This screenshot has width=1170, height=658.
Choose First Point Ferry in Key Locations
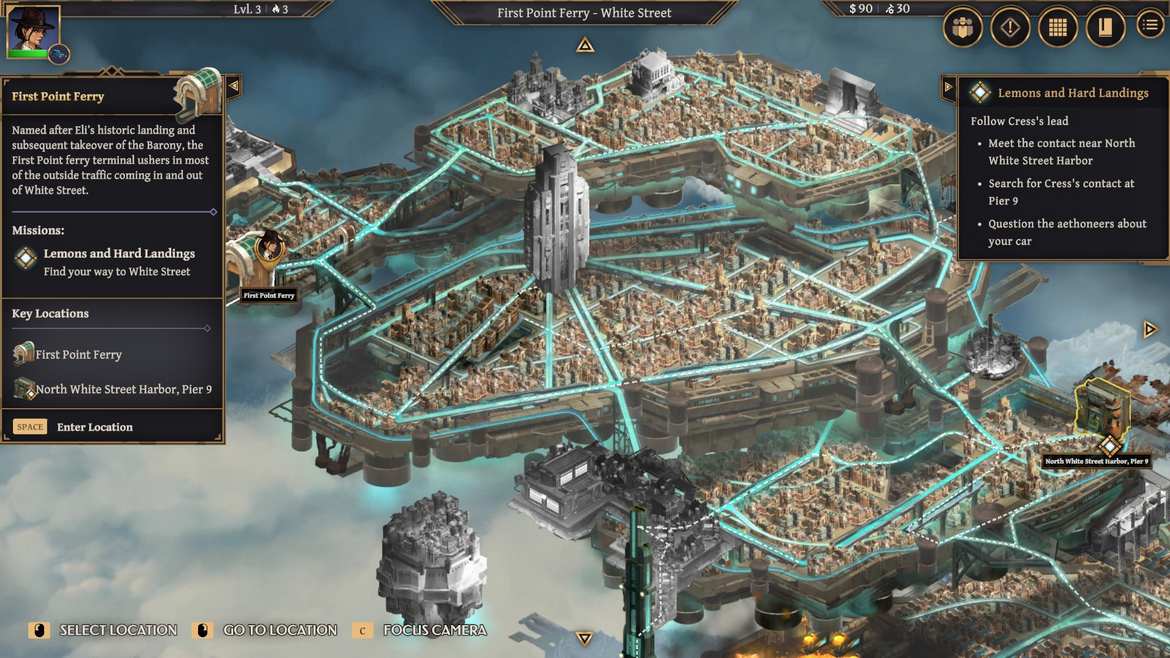coord(78,355)
